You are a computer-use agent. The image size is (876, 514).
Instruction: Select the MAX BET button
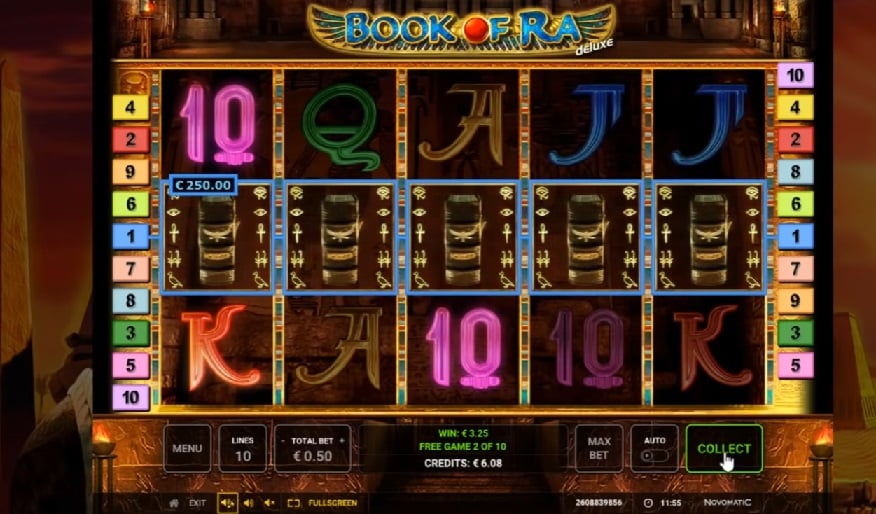coord(599,449)
